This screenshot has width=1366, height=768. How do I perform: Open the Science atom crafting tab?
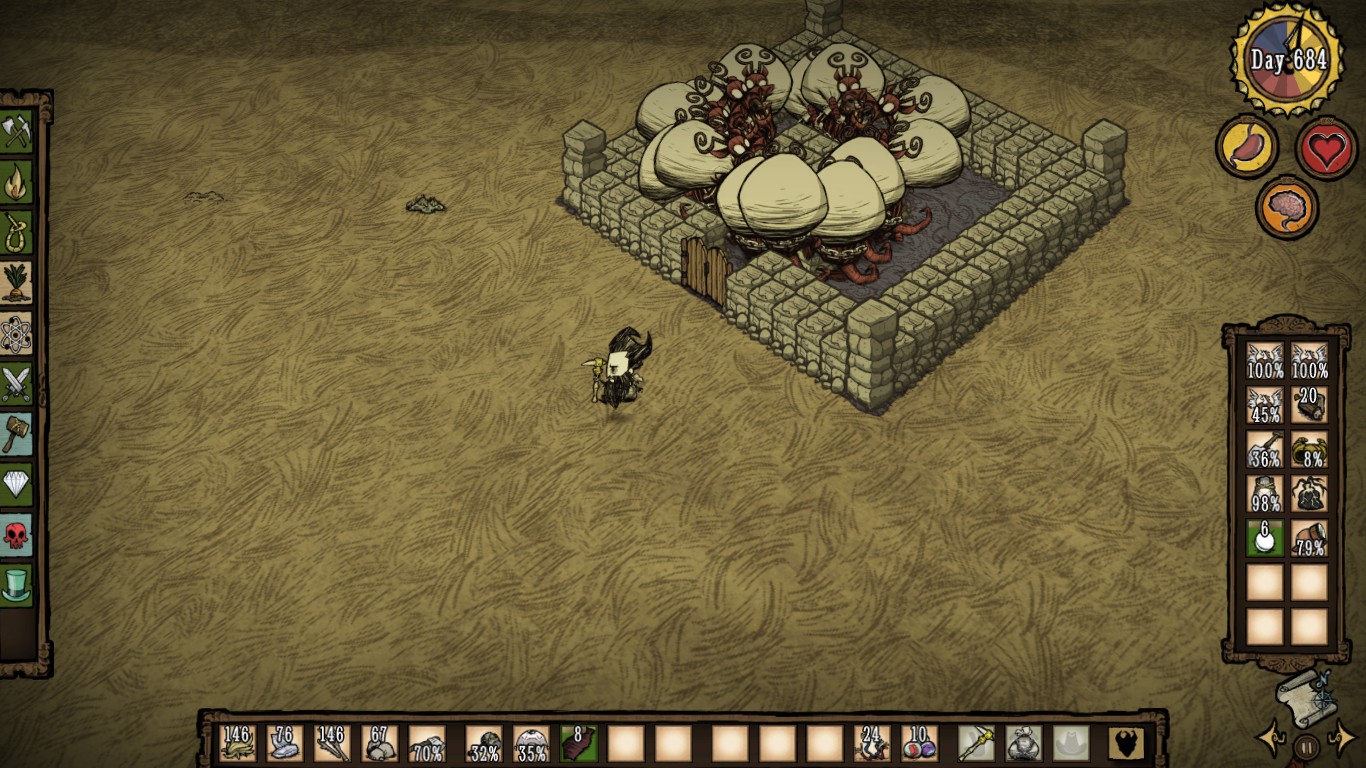coord(17,334)
